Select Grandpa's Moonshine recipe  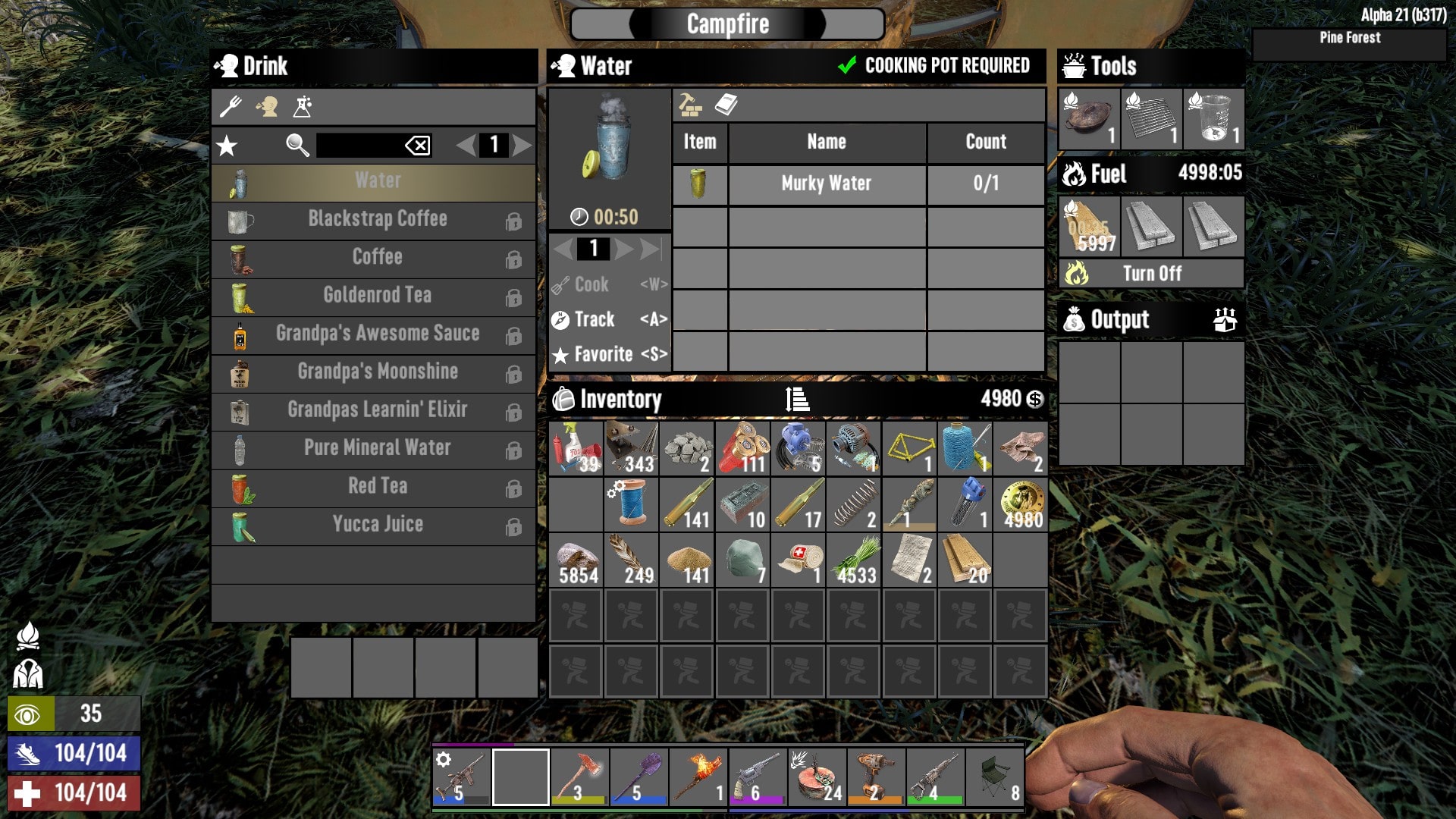(x=377, y=372)
